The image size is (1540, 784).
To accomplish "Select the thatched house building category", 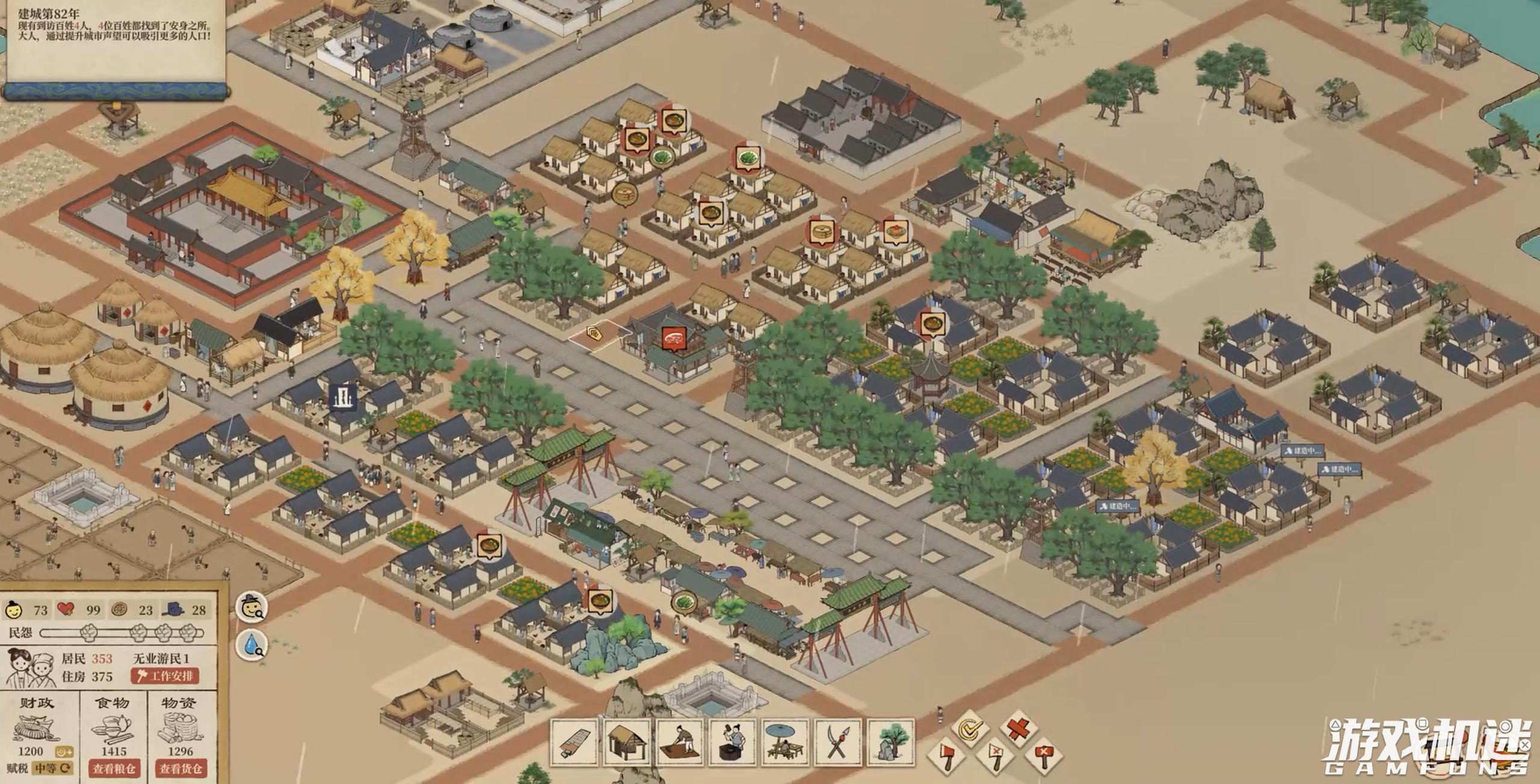I will [x=627, y=743].
